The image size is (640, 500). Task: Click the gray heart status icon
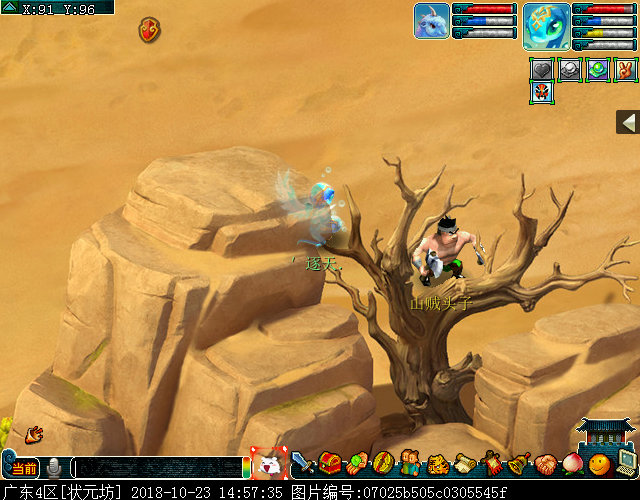tap(541, 70)
